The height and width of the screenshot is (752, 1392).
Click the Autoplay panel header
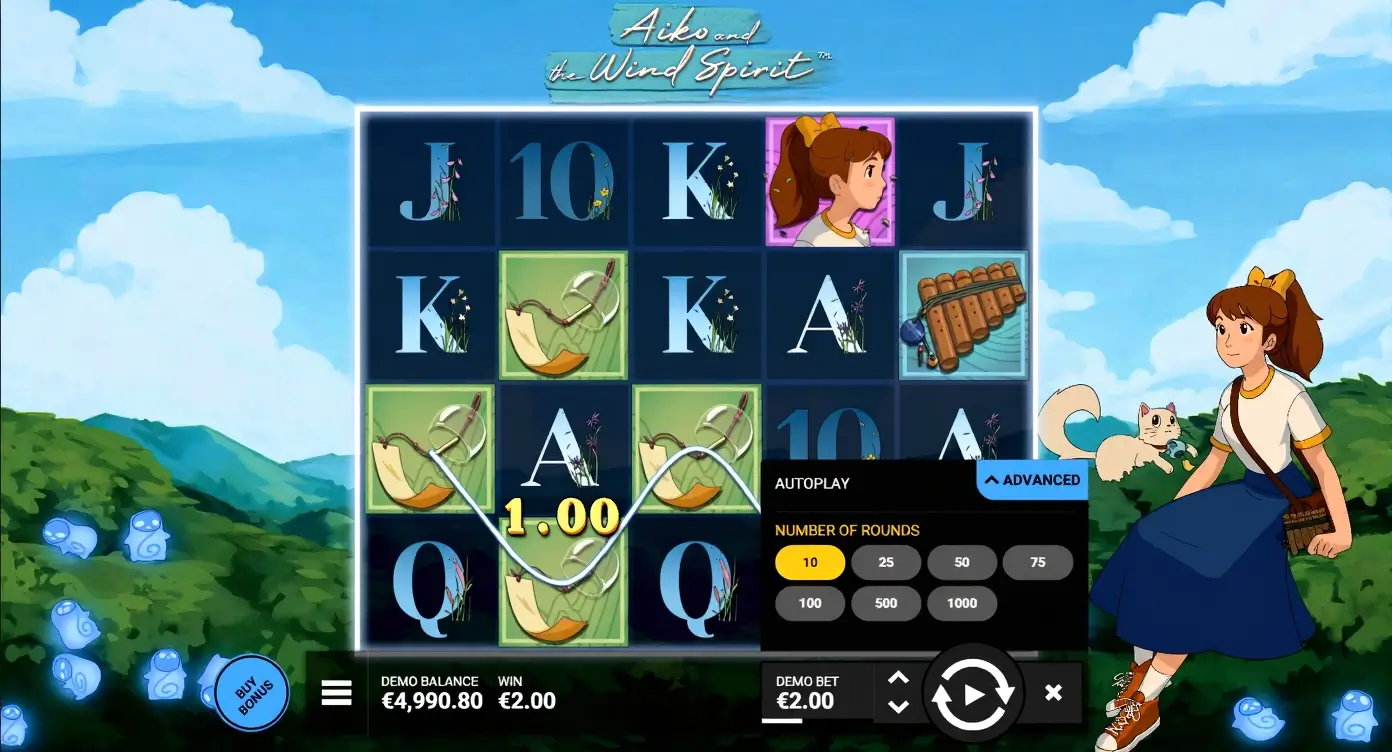(811, 483)
